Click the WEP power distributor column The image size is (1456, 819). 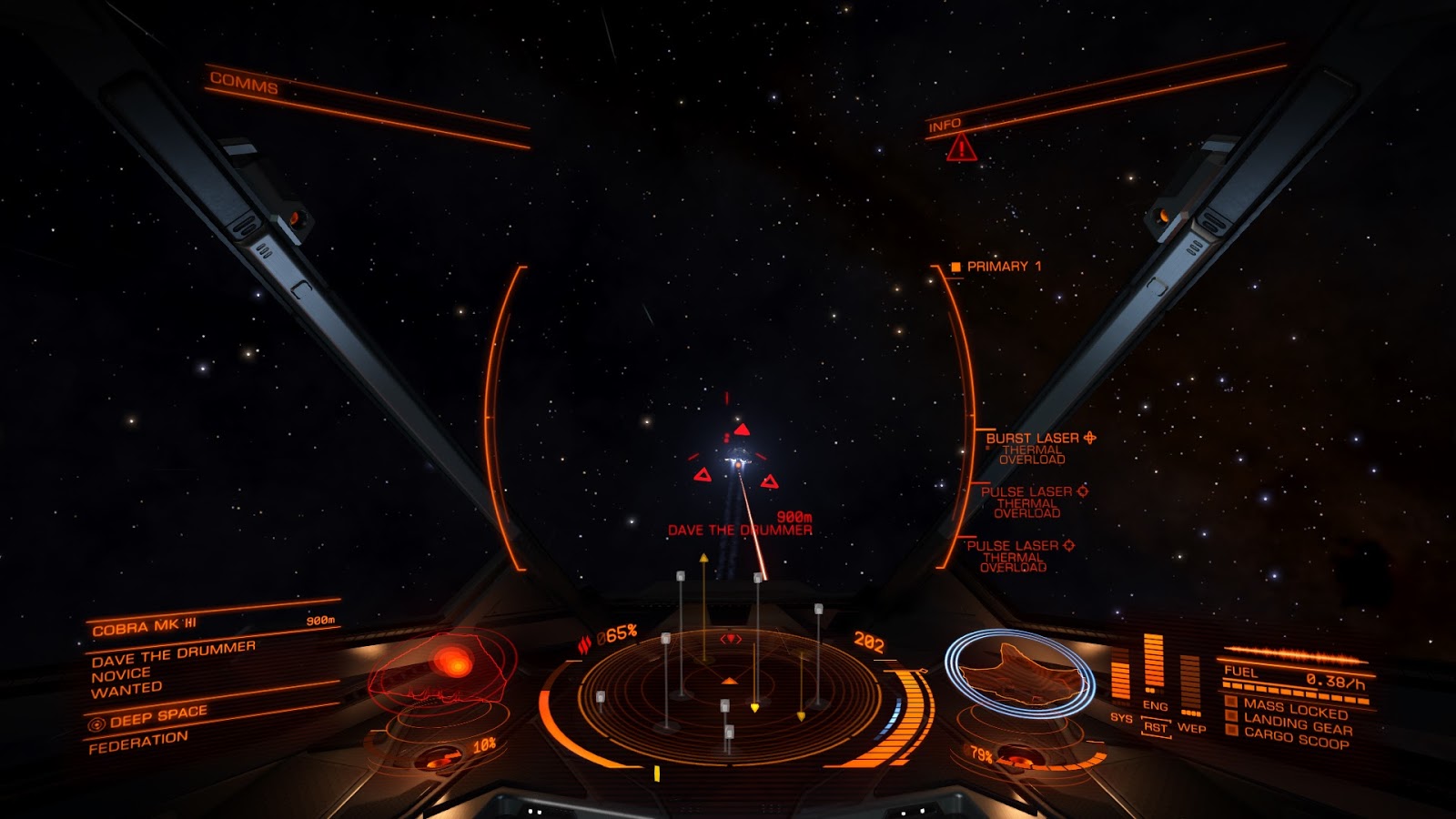point(1190,687)
